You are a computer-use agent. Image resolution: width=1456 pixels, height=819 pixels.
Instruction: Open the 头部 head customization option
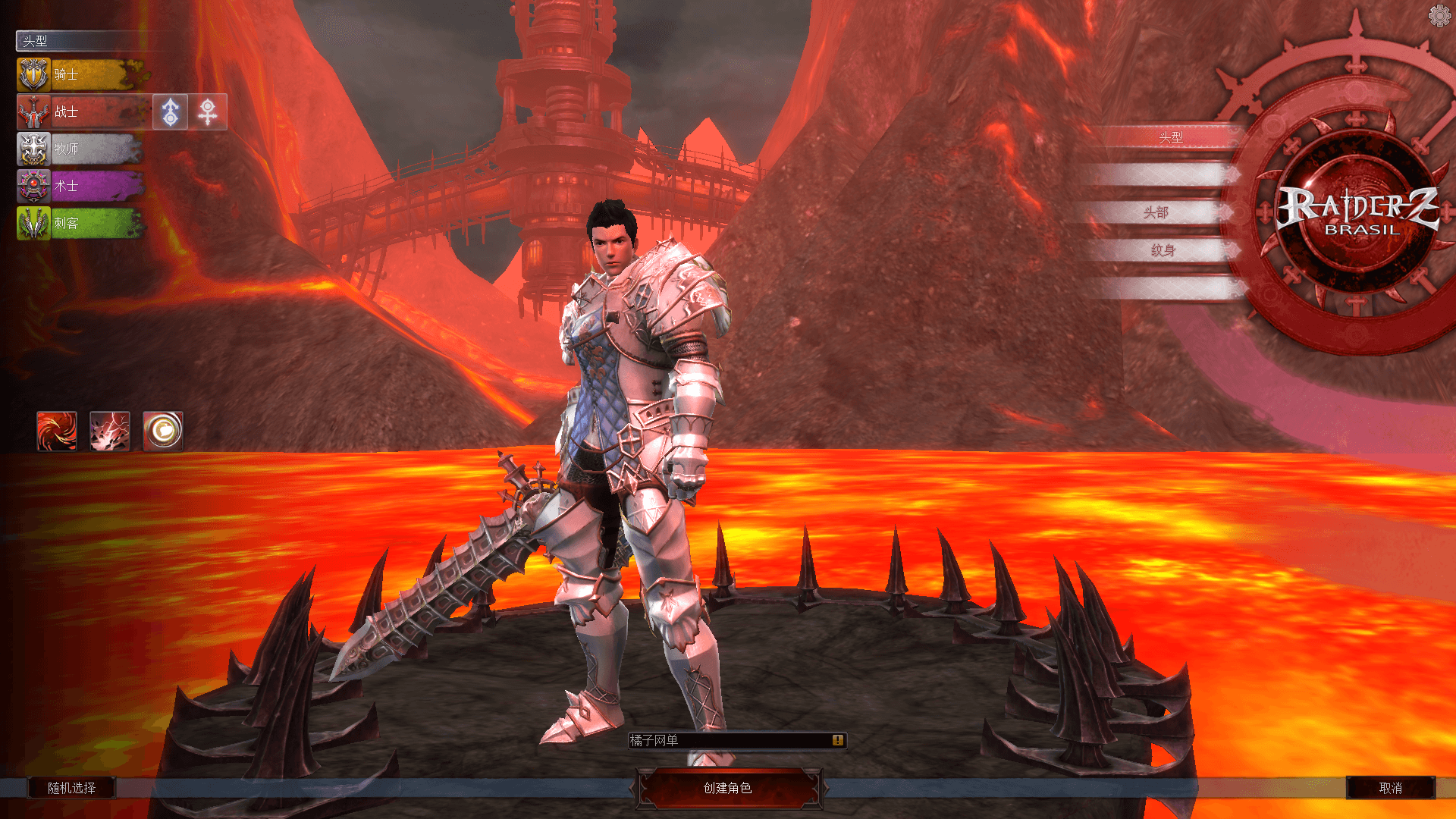click(x=1156, y=213)
